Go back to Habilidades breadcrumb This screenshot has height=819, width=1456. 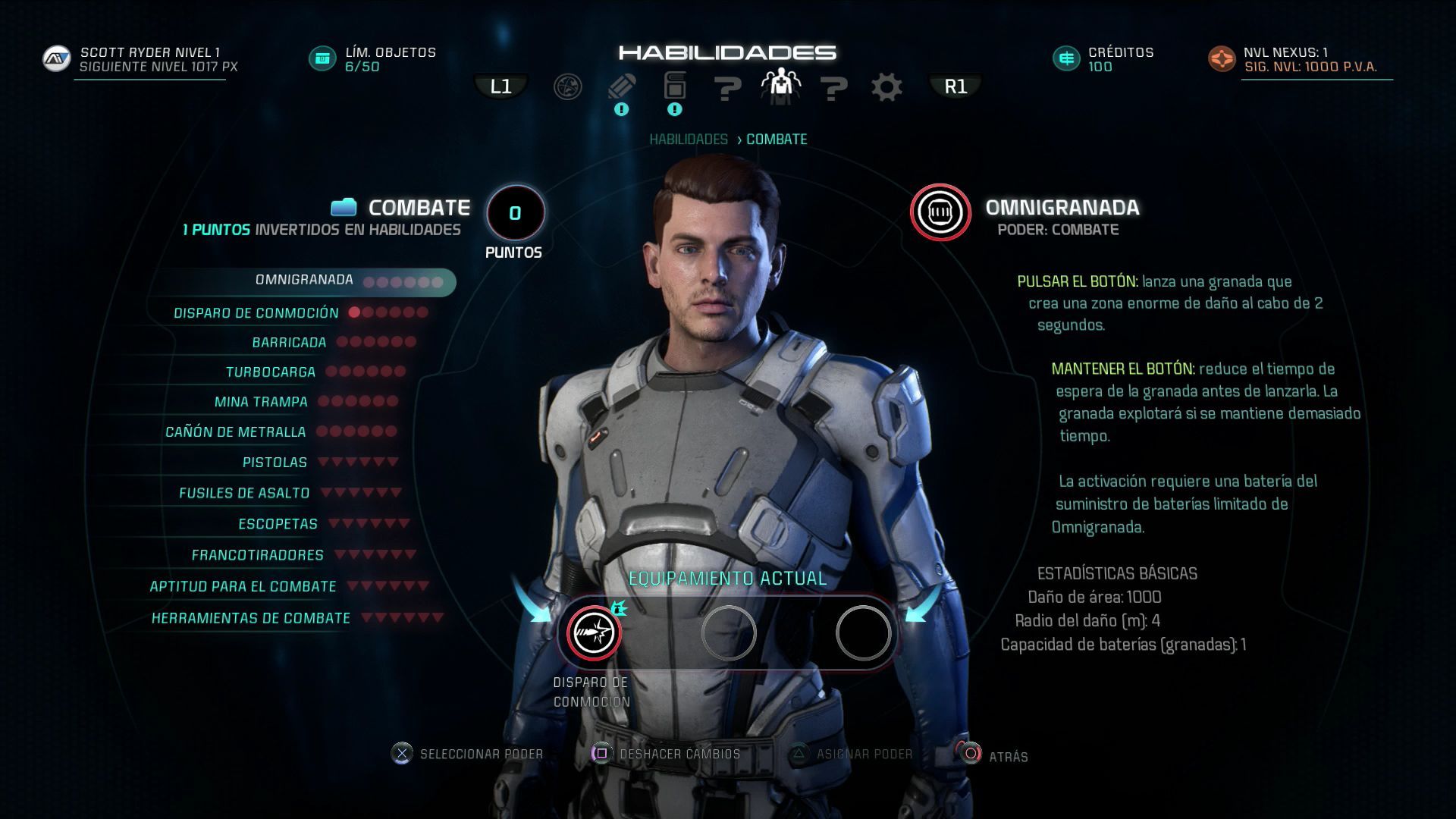[688, 140]
